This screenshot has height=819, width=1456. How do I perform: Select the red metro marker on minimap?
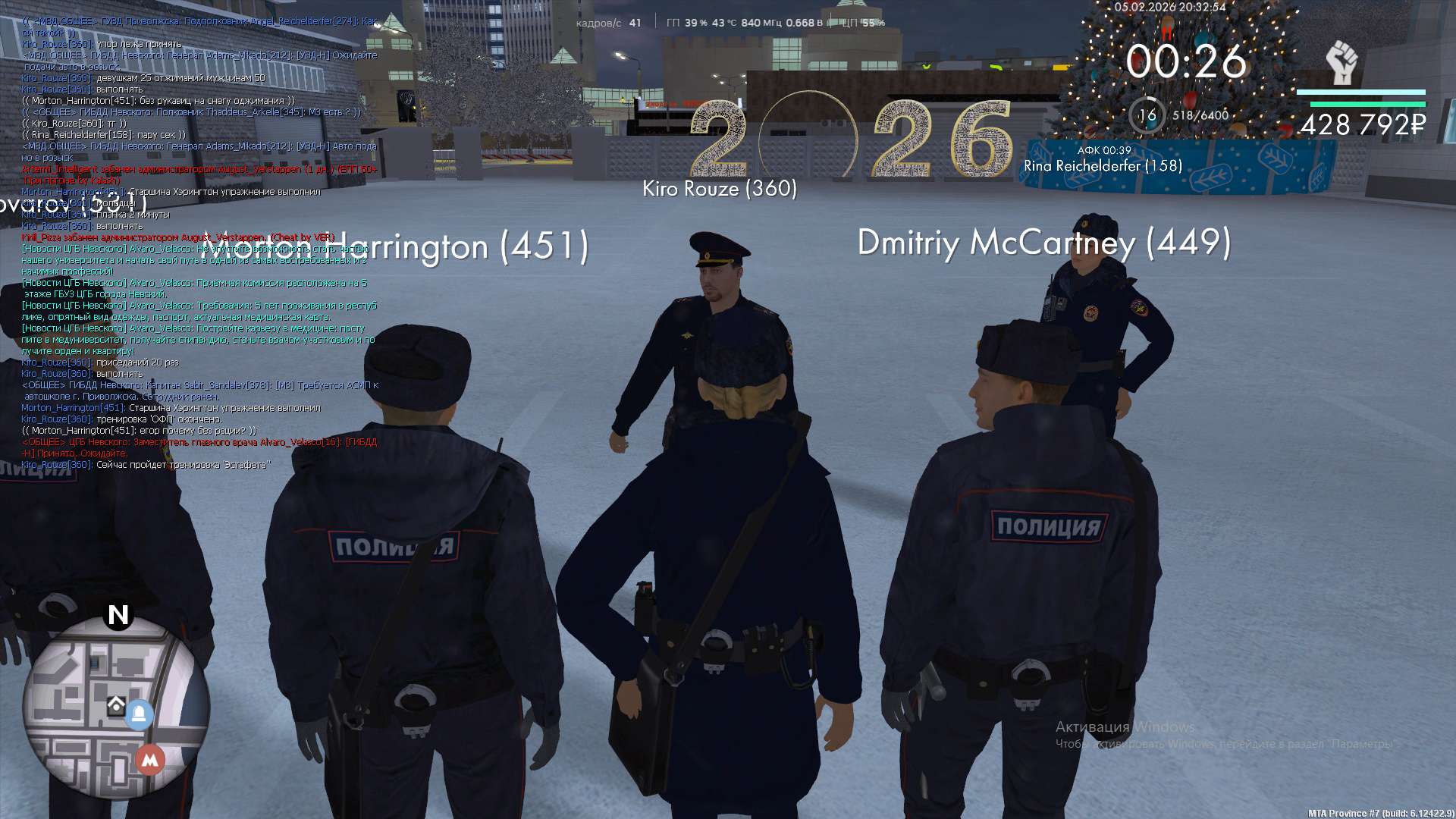tap(150, 759)
